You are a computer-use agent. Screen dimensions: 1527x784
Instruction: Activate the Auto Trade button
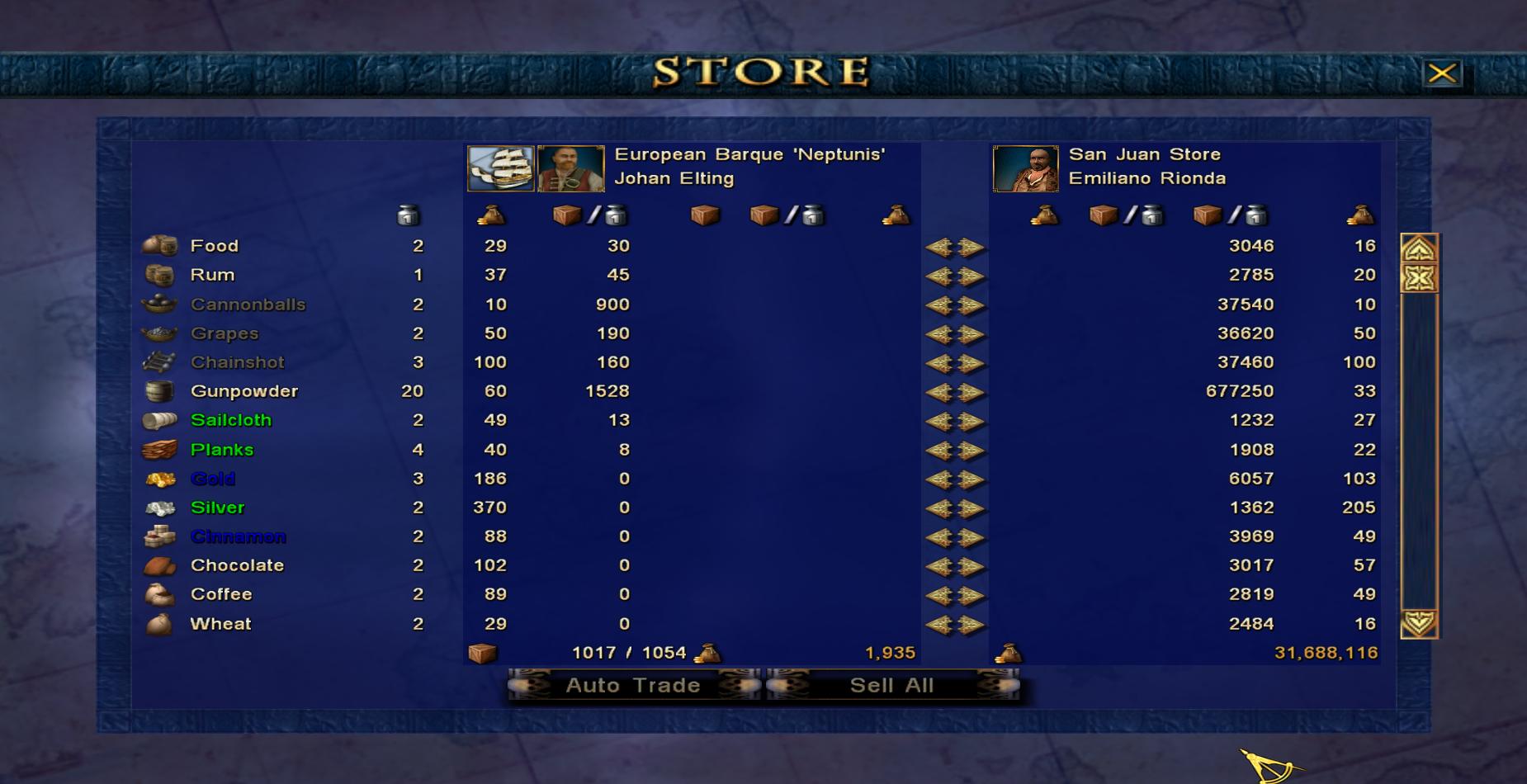633,686
